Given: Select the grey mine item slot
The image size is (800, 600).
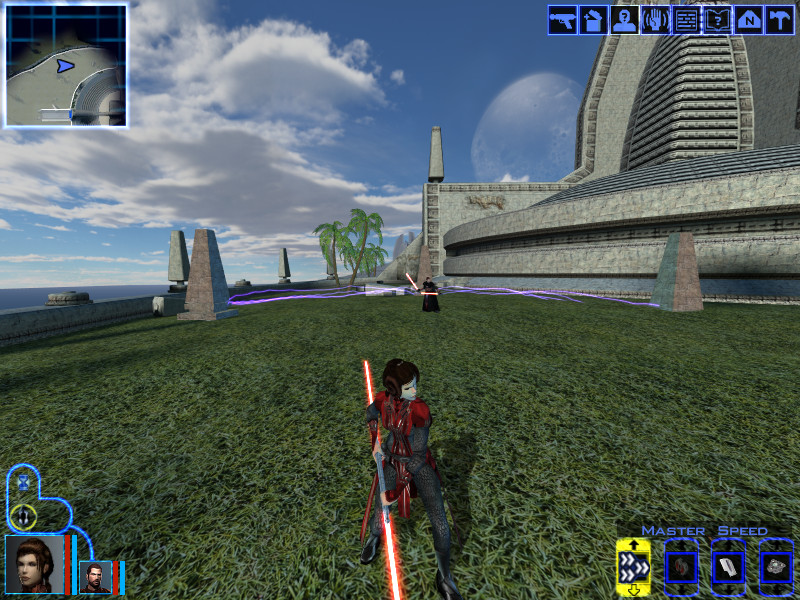Looking at the screenshot, I should pyautogui.click(x=776, y=568).
